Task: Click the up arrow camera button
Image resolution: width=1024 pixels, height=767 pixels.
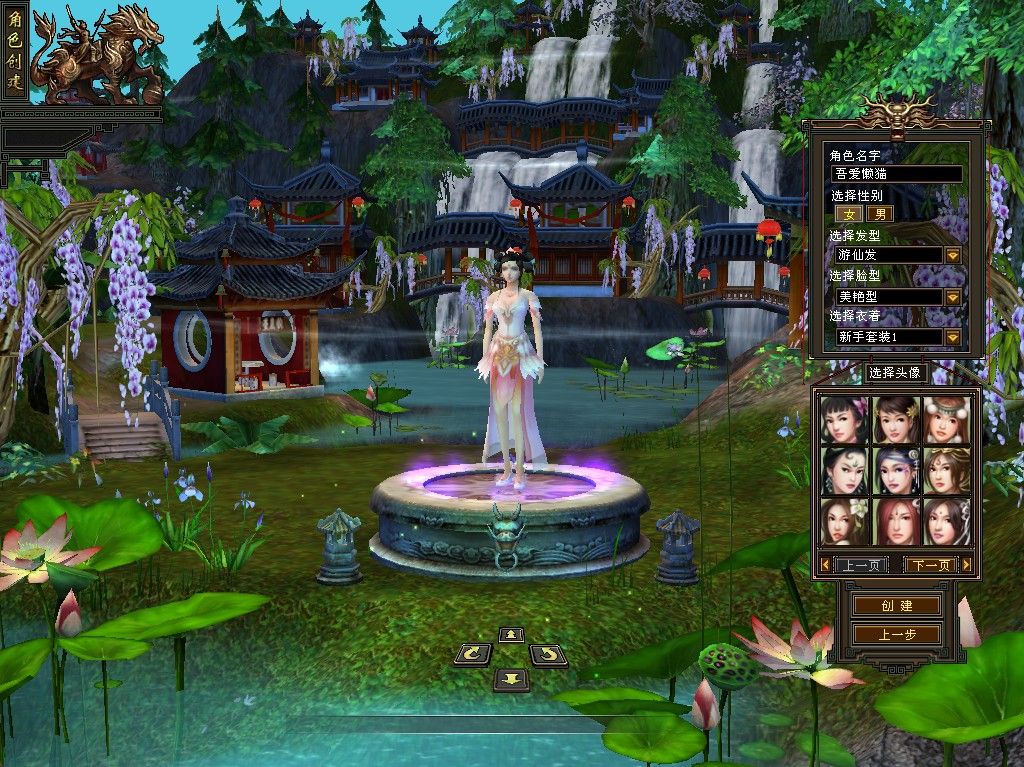Action: click(511, 635)
